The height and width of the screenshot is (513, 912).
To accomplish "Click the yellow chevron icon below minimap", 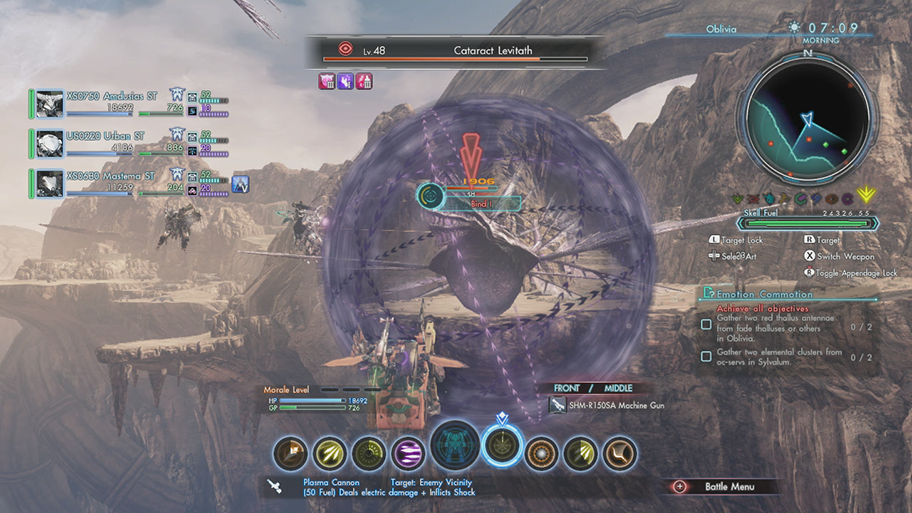I will point(866,196).
